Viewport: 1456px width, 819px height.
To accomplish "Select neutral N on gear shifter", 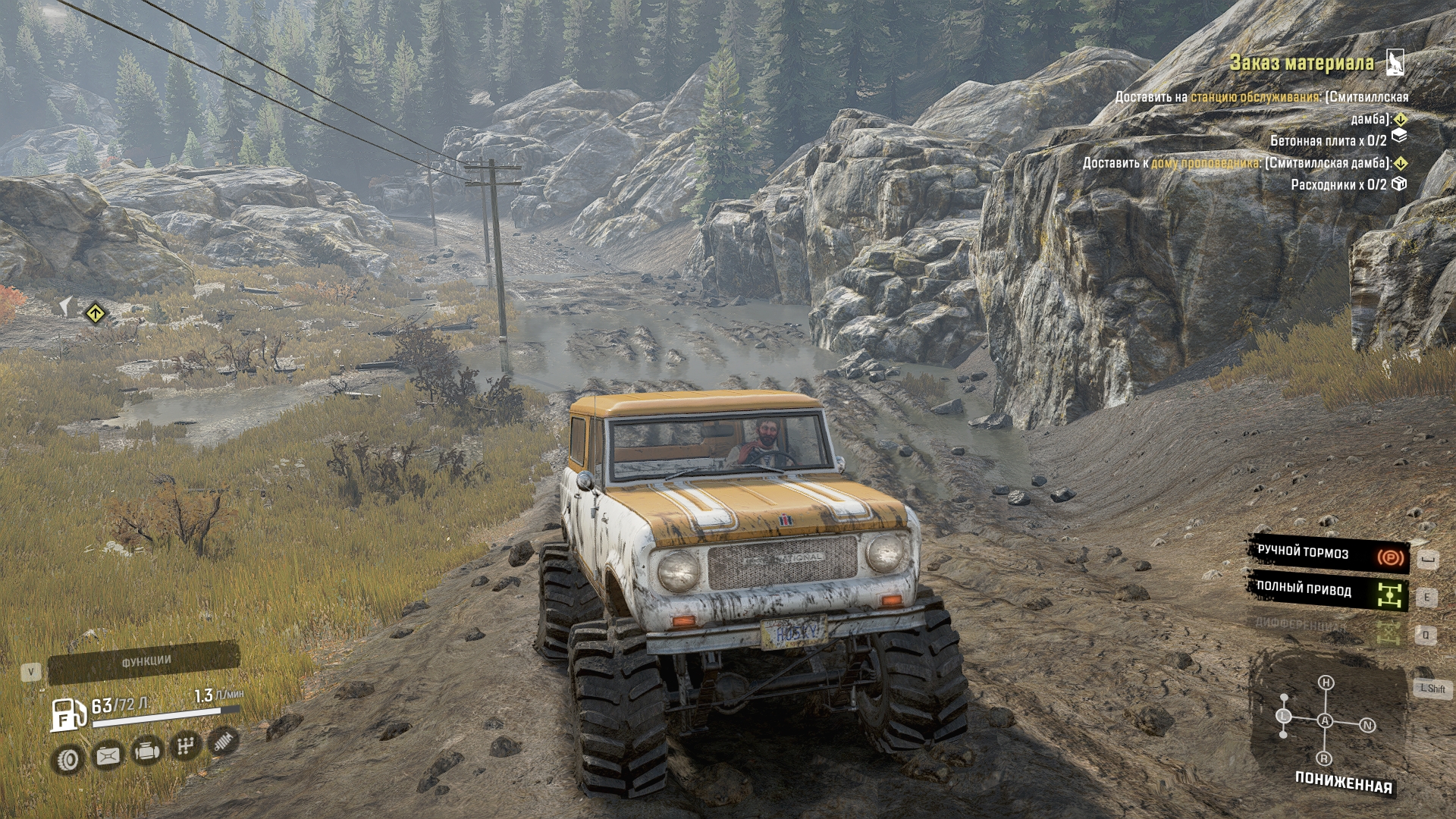I will pyautogui.click(x=1368, y=725).
